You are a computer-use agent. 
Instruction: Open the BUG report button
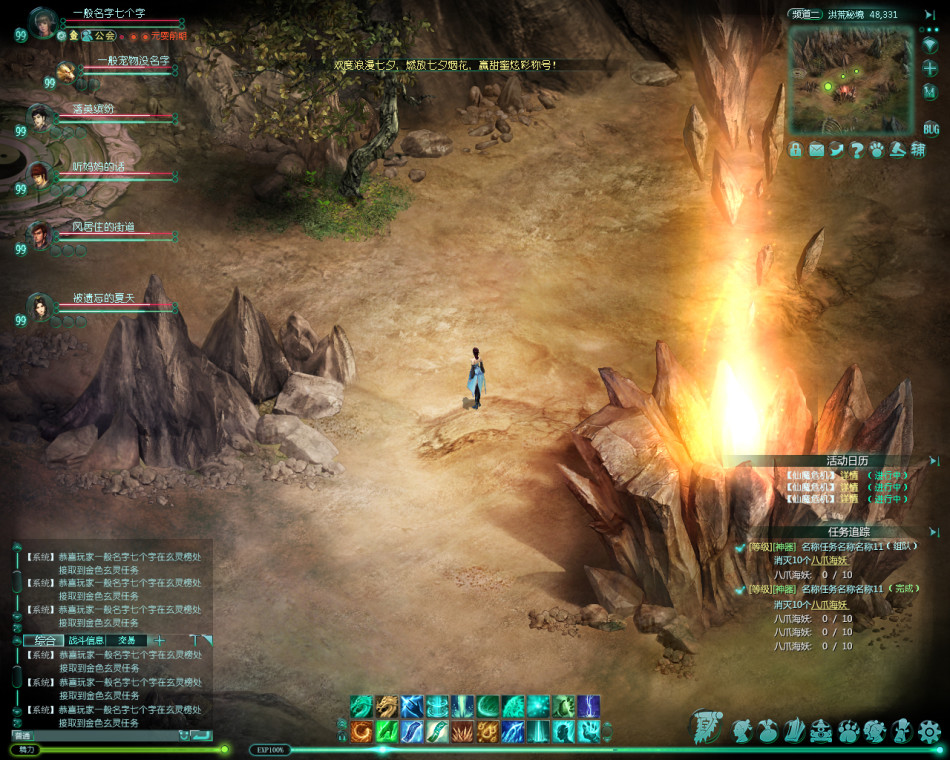[931, 129]
